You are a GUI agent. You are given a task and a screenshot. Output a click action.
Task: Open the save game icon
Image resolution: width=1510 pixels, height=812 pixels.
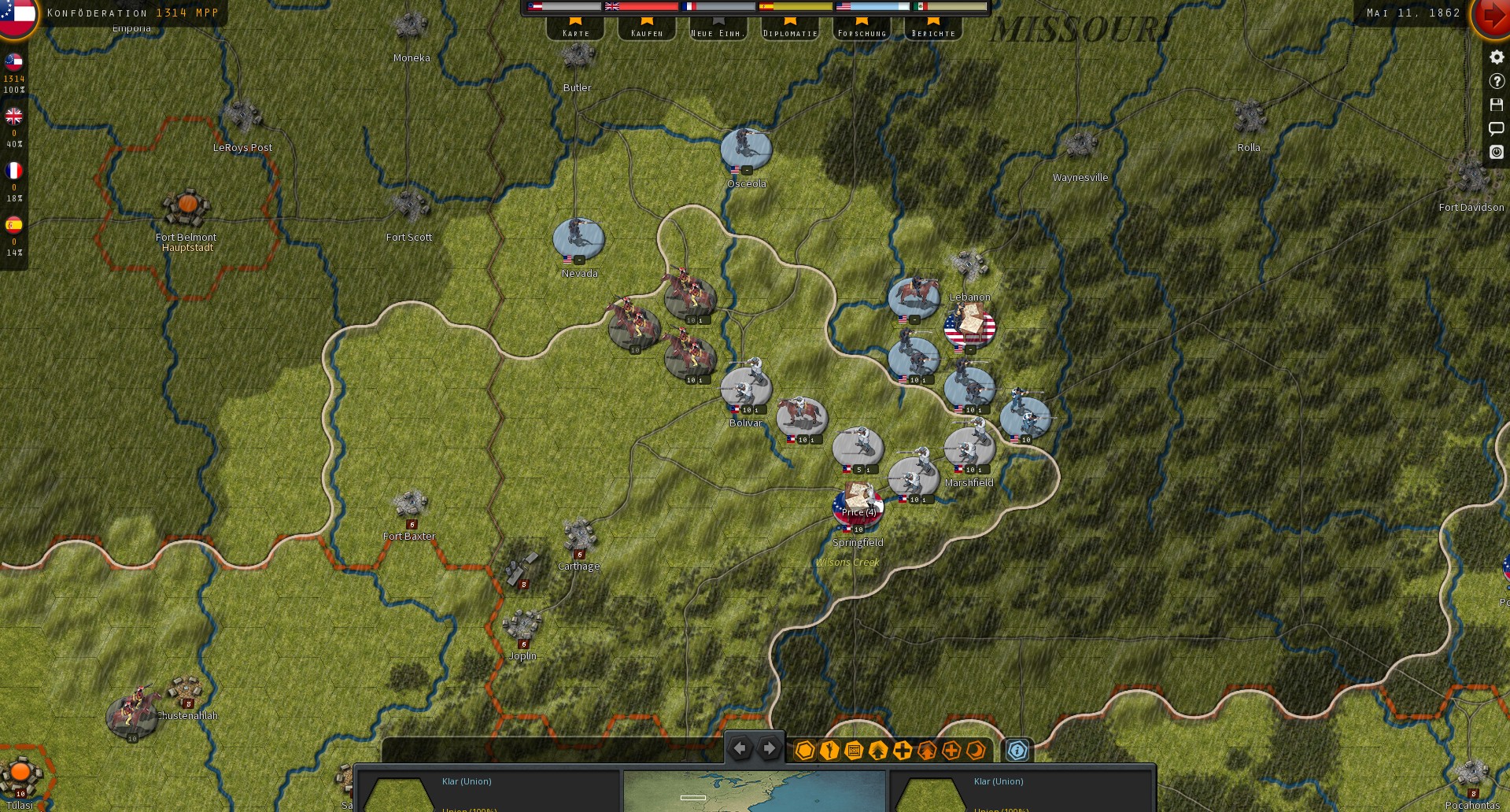1497,104
